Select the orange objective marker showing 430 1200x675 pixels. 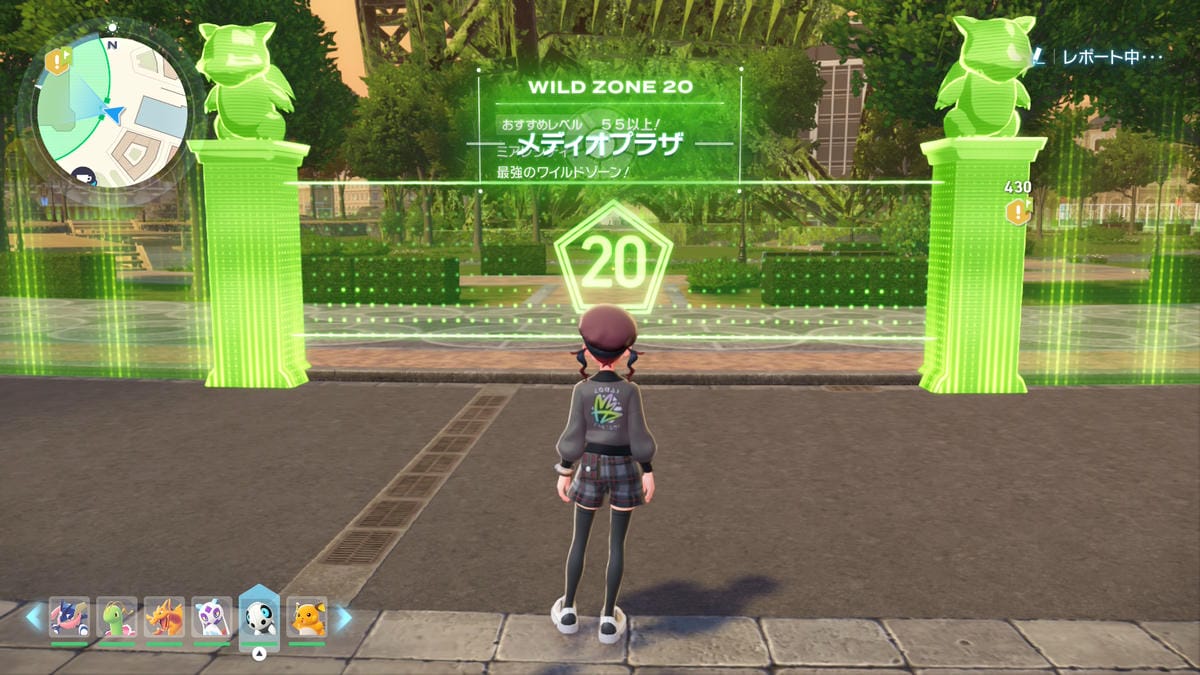(1018, 210)
